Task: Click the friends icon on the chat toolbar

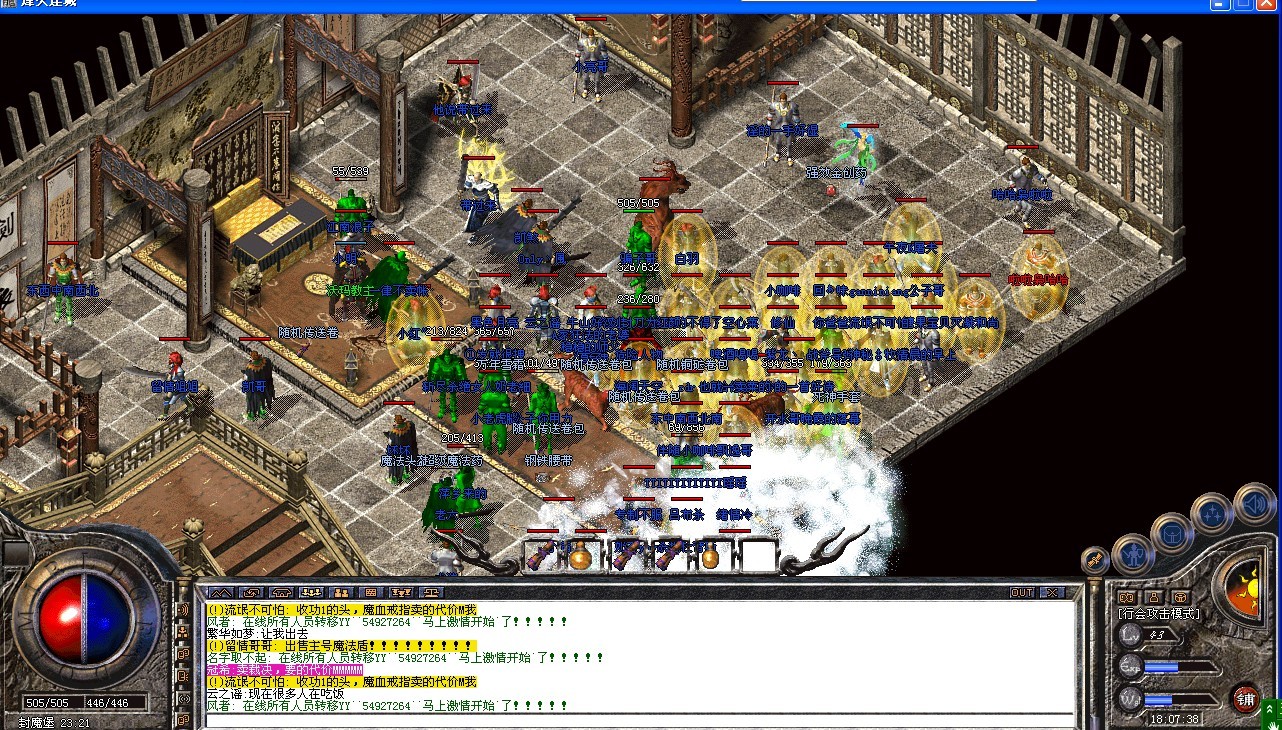Action: (340, 593)
